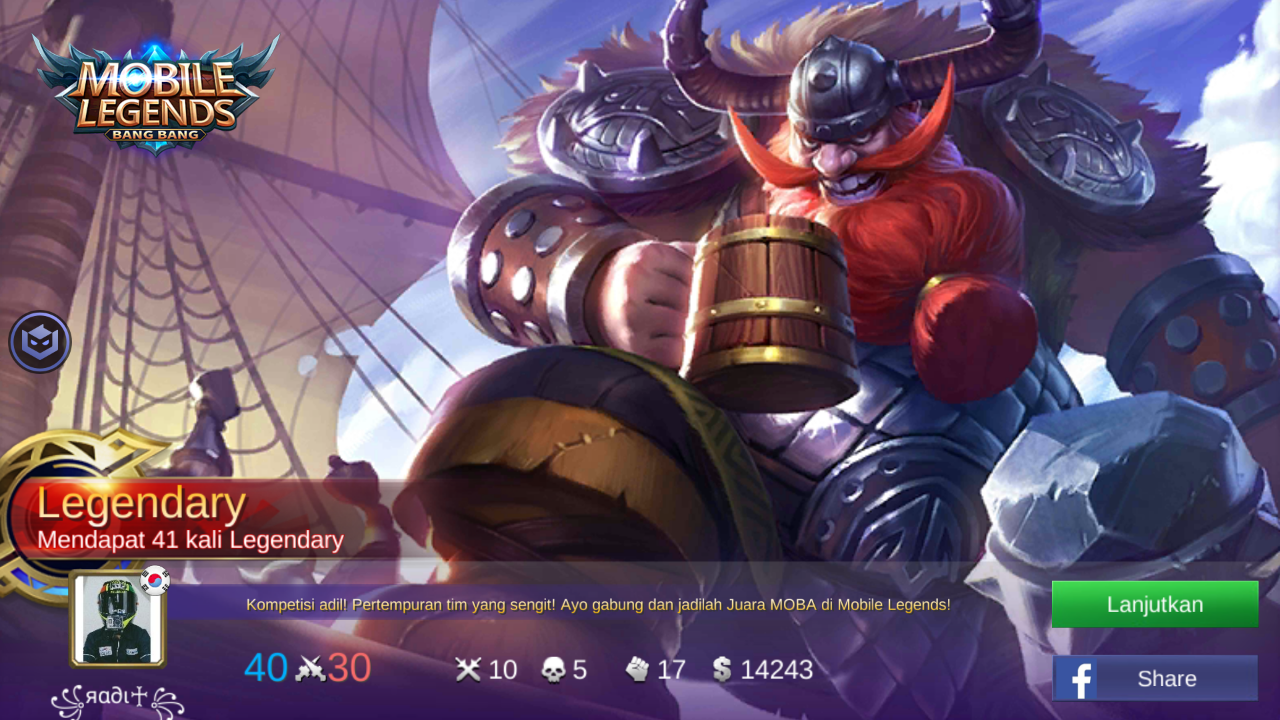The height and width of the screenshot is (720, 1280).
Task: Open the player avatar portrait
Action: (118, 619)
